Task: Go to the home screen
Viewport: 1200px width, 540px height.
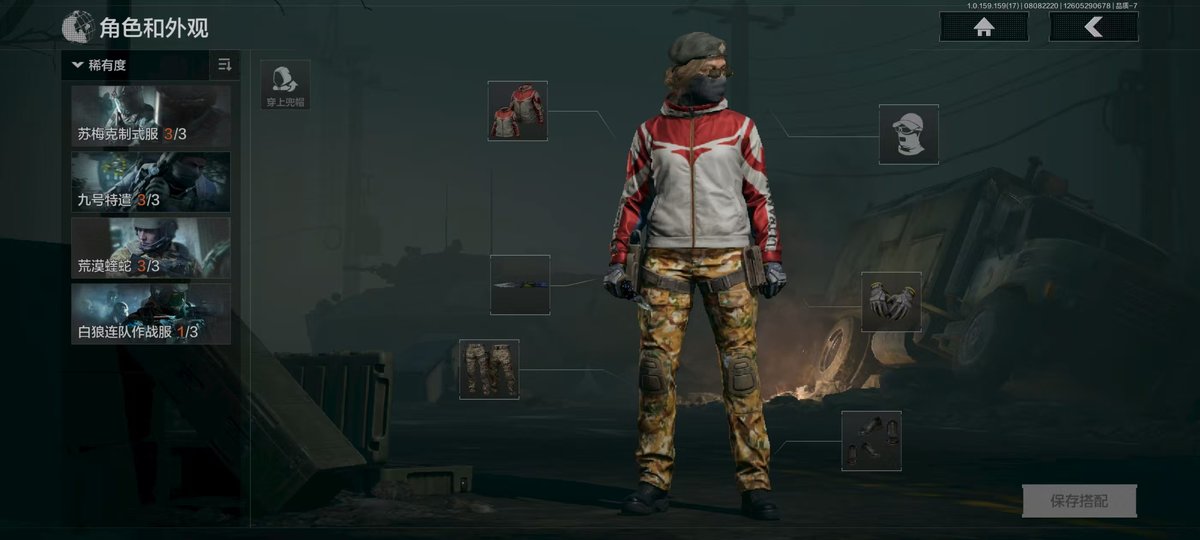Action: 984,27
